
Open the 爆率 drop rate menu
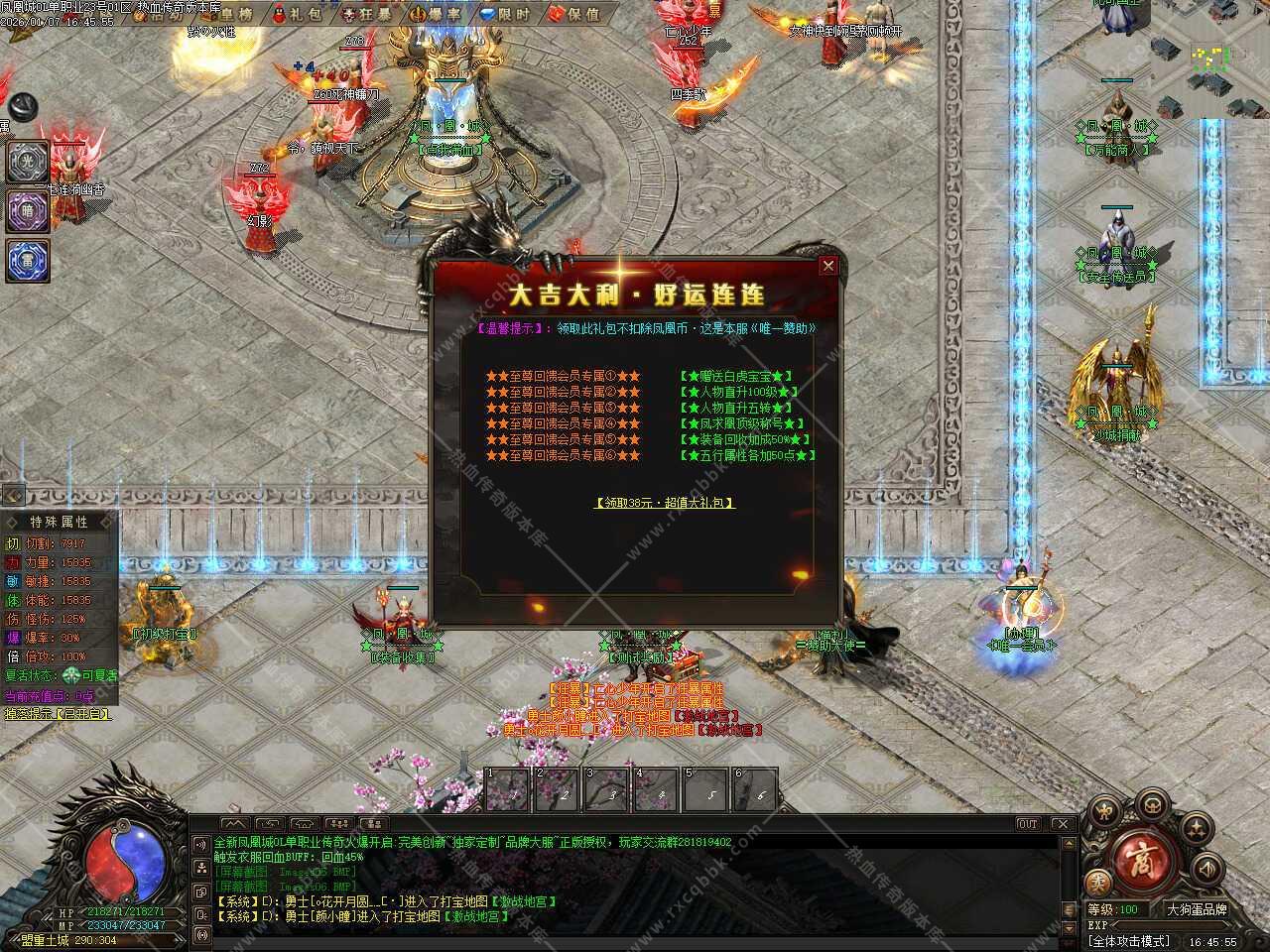(437, 14)
